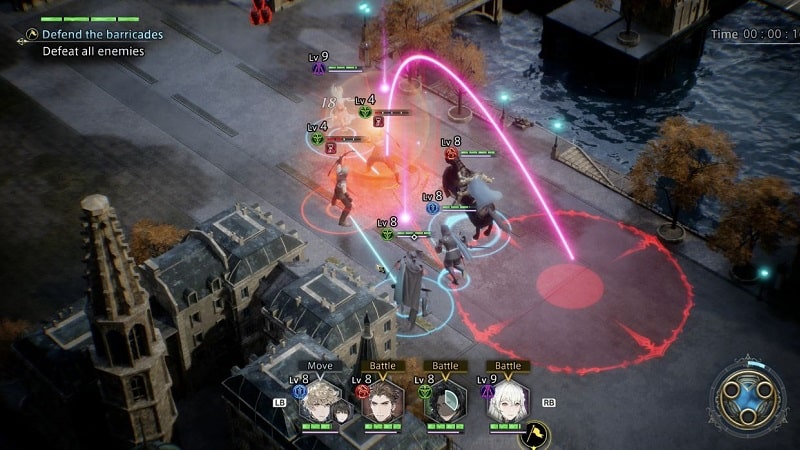Click the Defeat all enemies objective
This screenshot has width=800, height=450.
click(93, 51)
